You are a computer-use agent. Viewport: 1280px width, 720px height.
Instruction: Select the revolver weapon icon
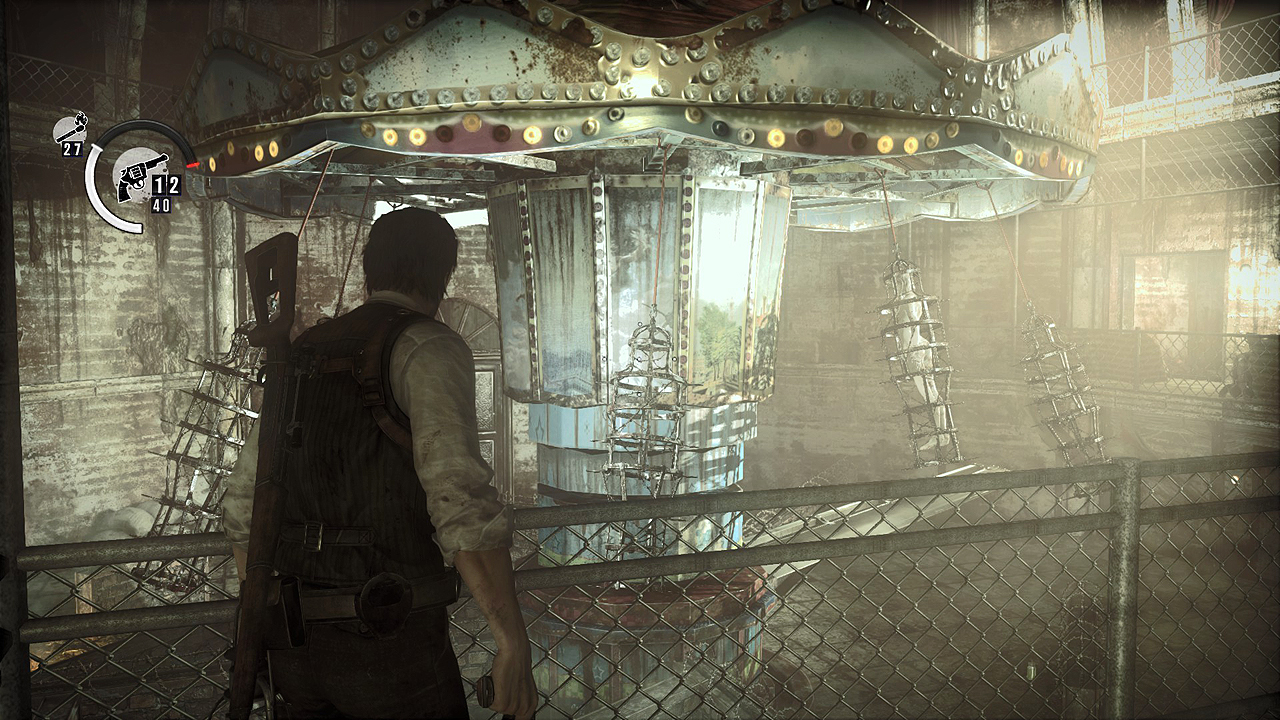click(x=132, y=180)
